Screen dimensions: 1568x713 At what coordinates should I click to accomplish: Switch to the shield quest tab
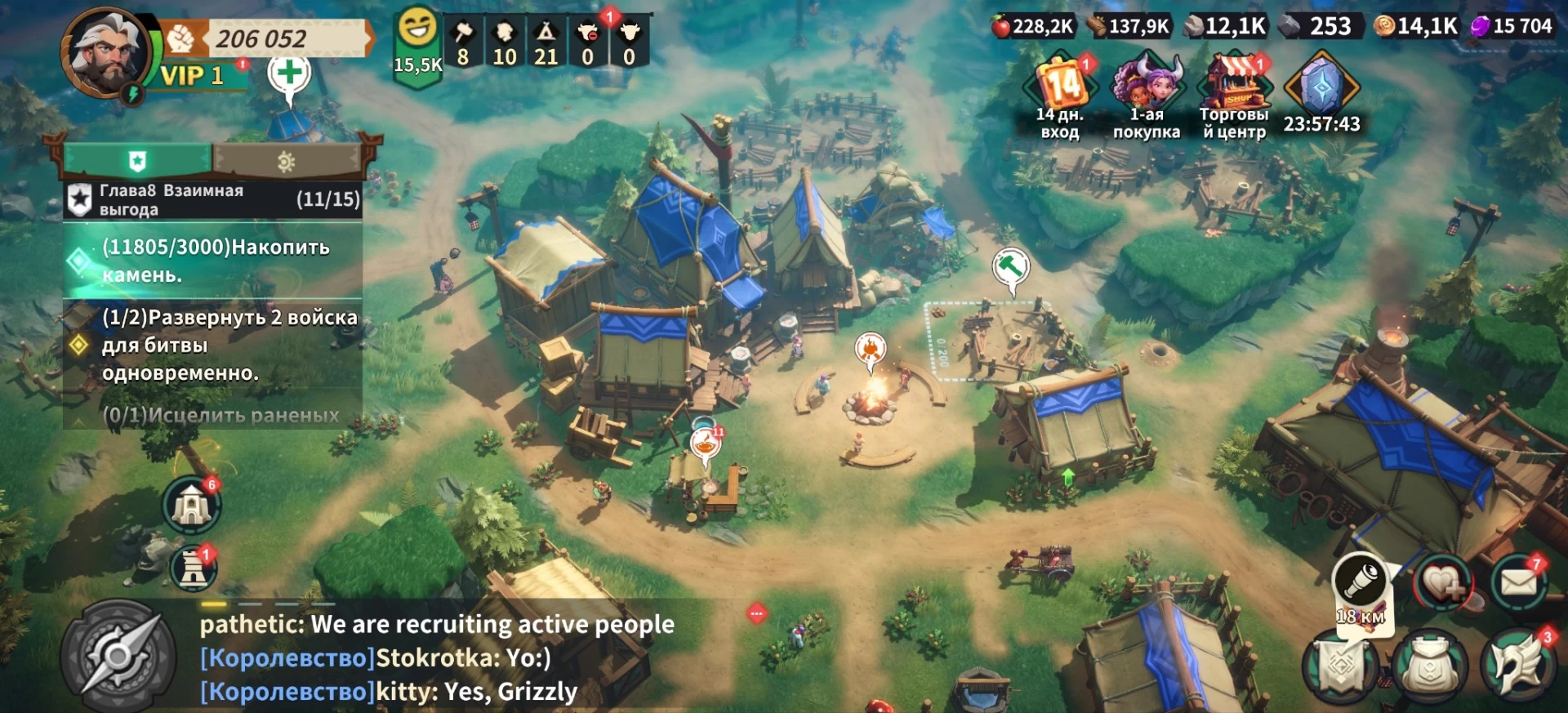click(137, 161)
